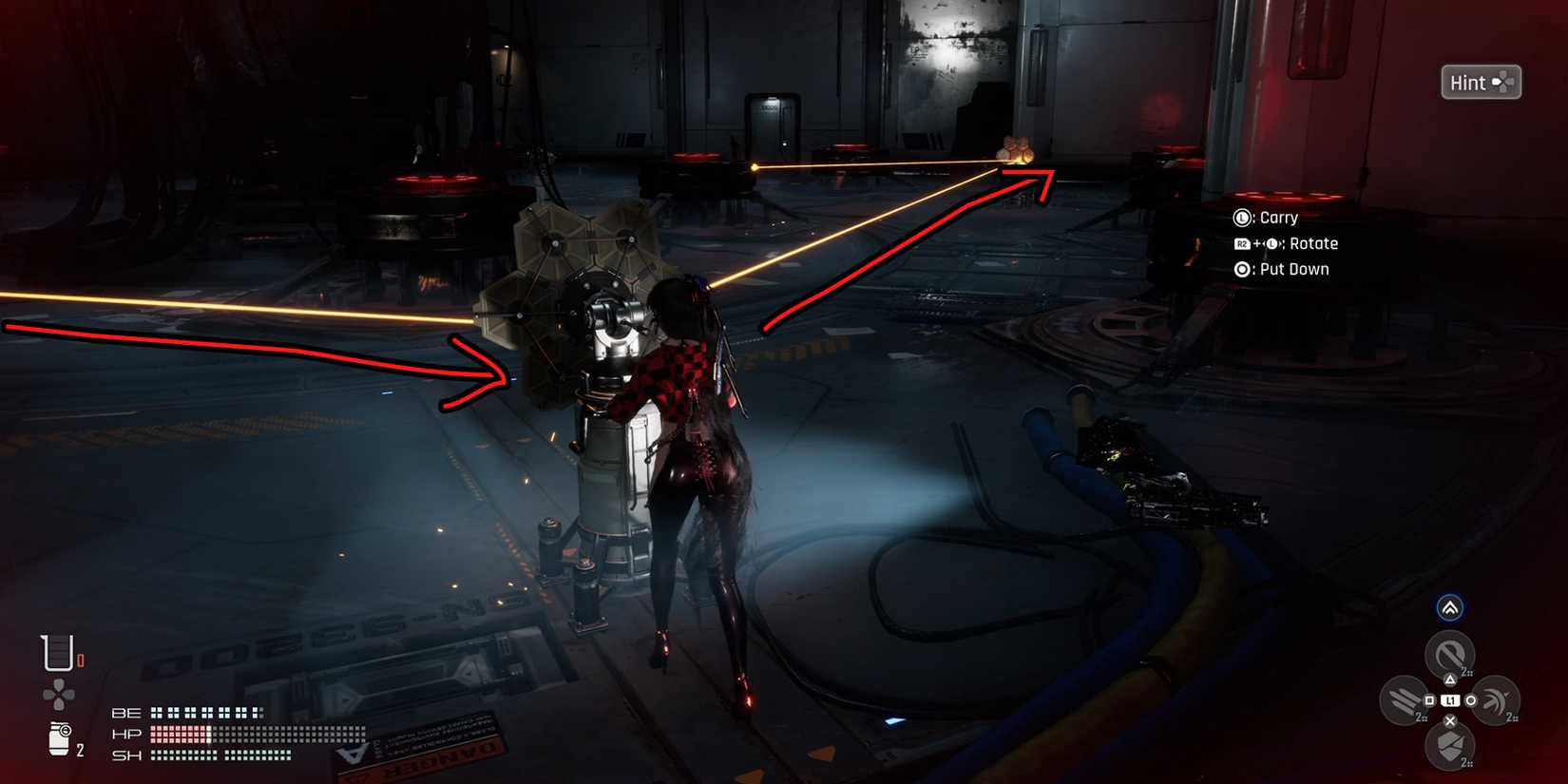
Task: Click the grenade count number 2
Action: (80, 748)
